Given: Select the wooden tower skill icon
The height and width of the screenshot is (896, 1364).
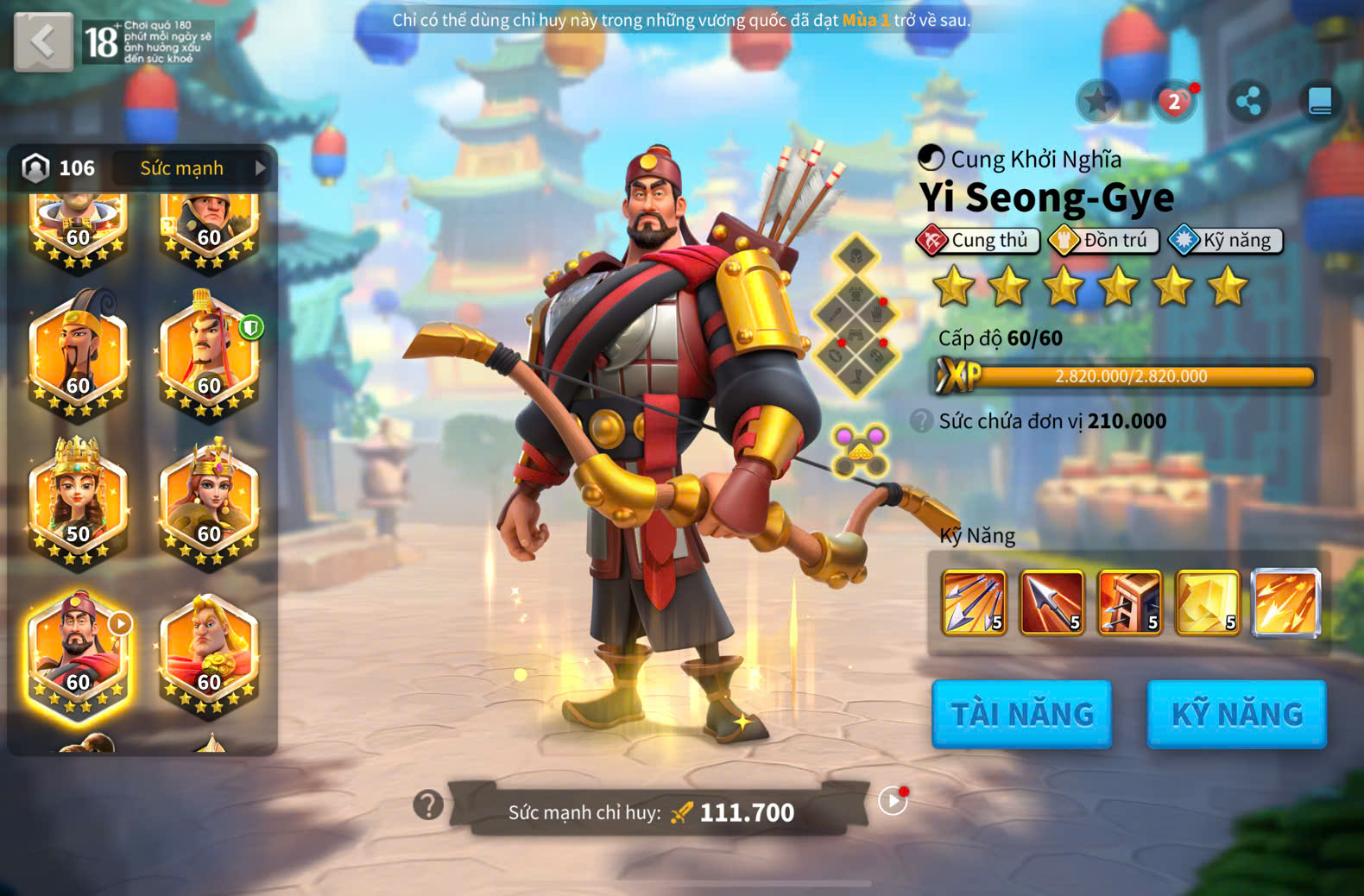Looking at the screenshot, I should click(x=1129, y=603).
